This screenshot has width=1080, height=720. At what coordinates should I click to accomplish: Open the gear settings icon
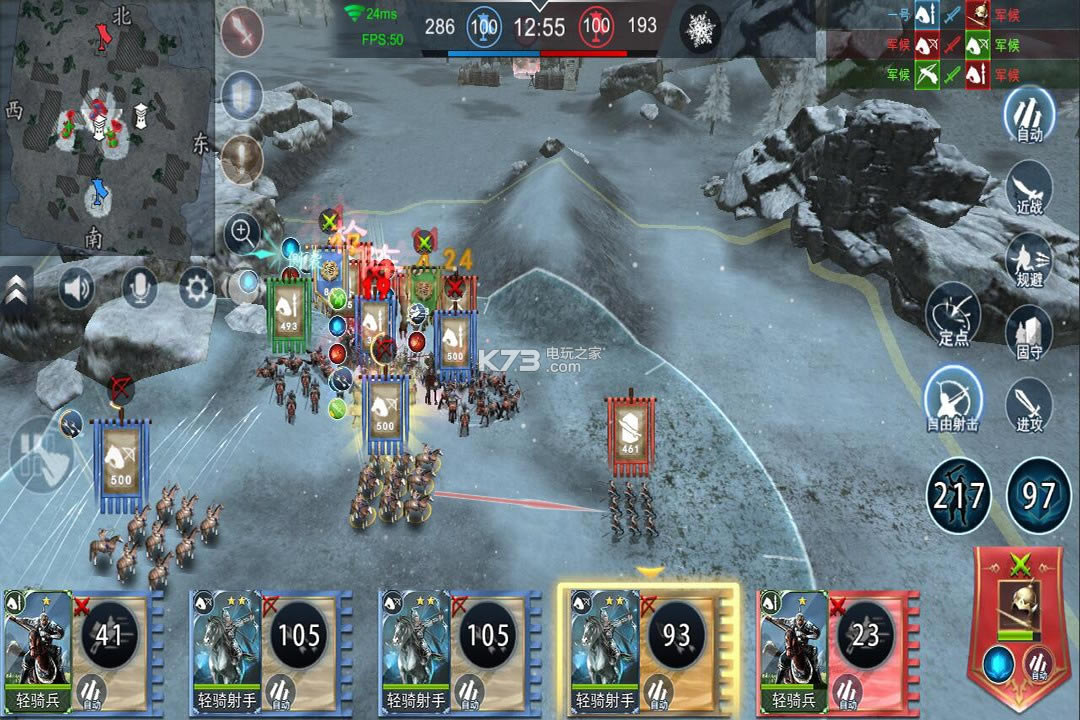point(197,290)
